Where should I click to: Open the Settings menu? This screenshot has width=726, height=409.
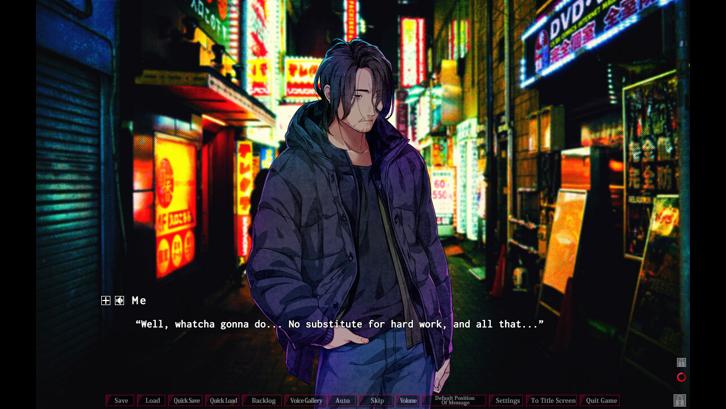coord(507,401)
